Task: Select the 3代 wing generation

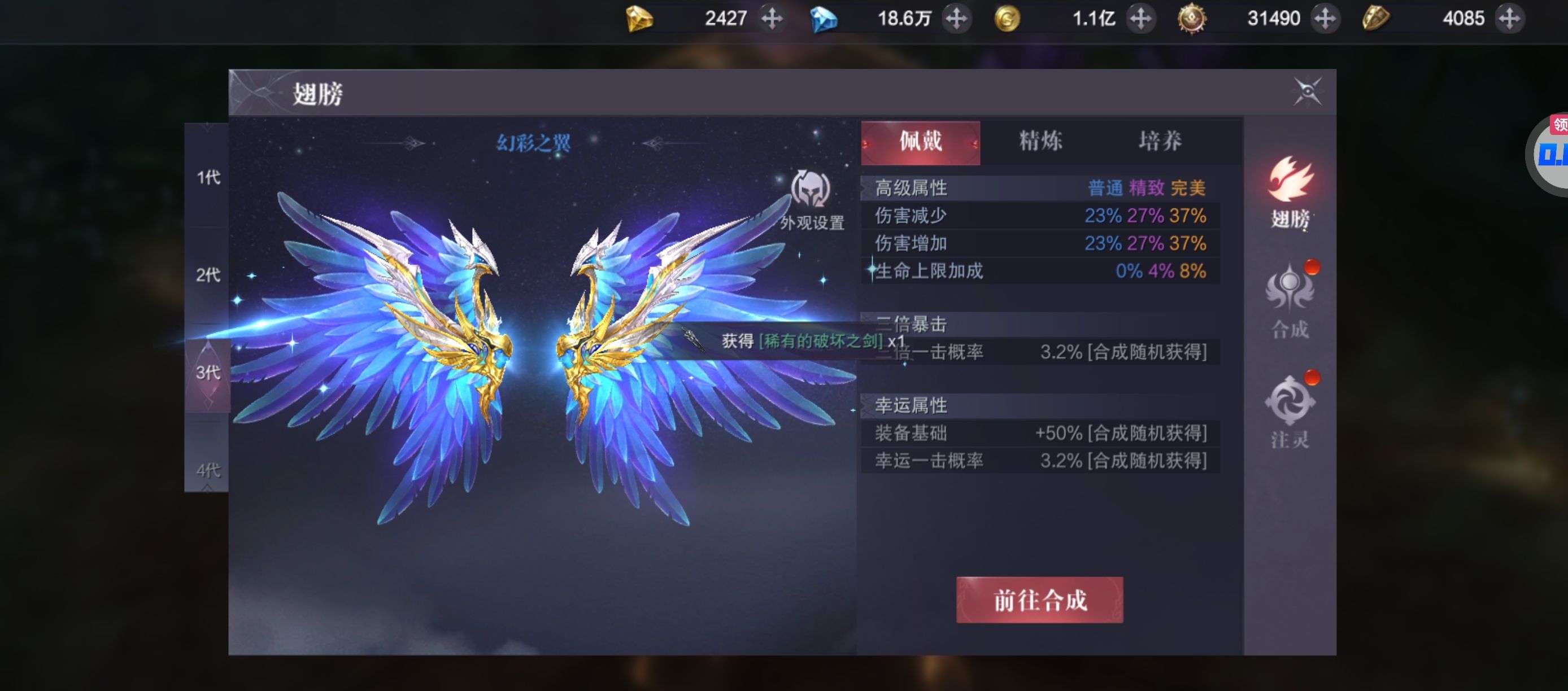Action: pos(207,372)
